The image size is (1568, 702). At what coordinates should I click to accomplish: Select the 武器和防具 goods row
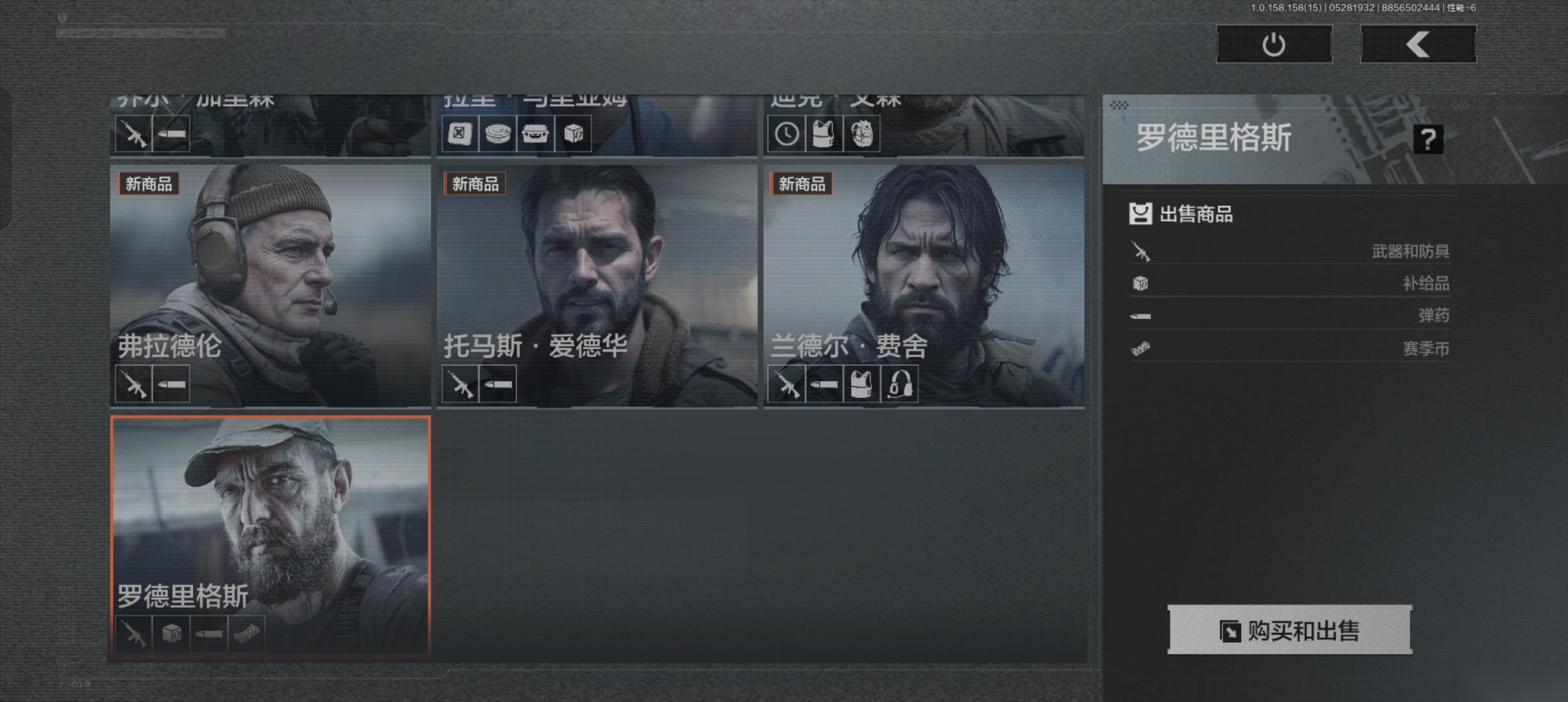[1290, 251]
